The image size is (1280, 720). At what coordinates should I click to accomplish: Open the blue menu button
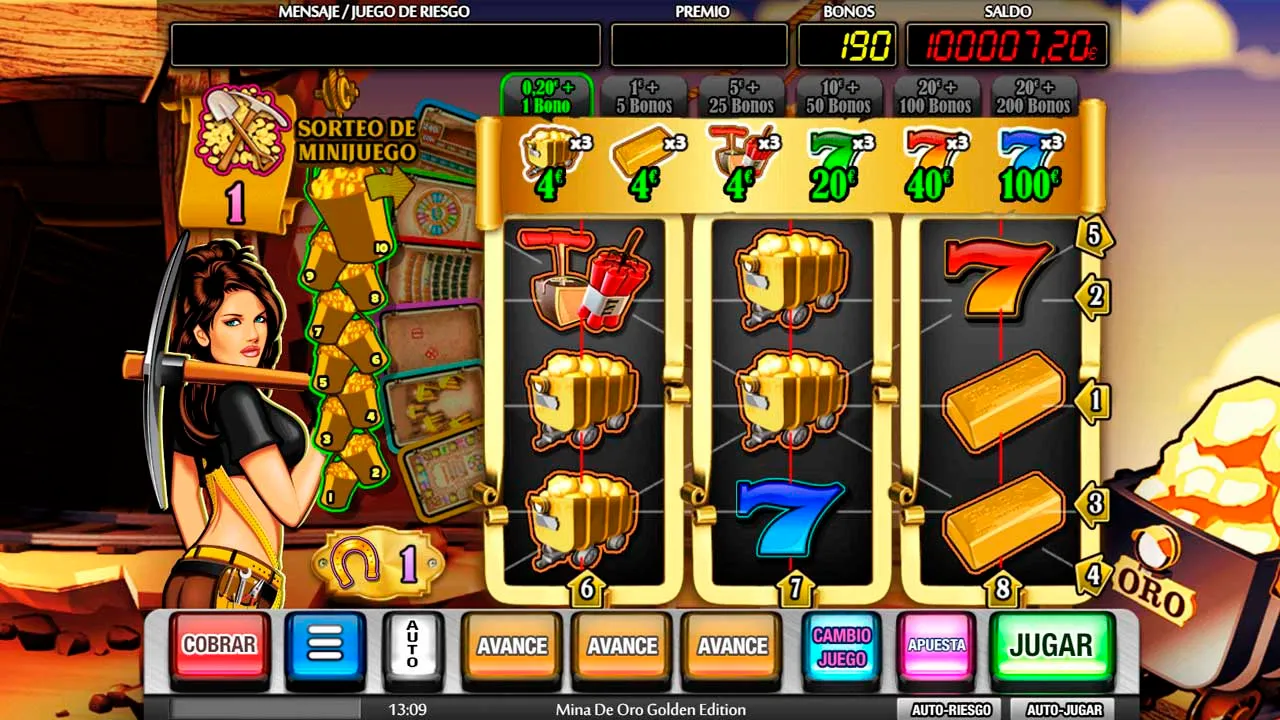[325, 646]
